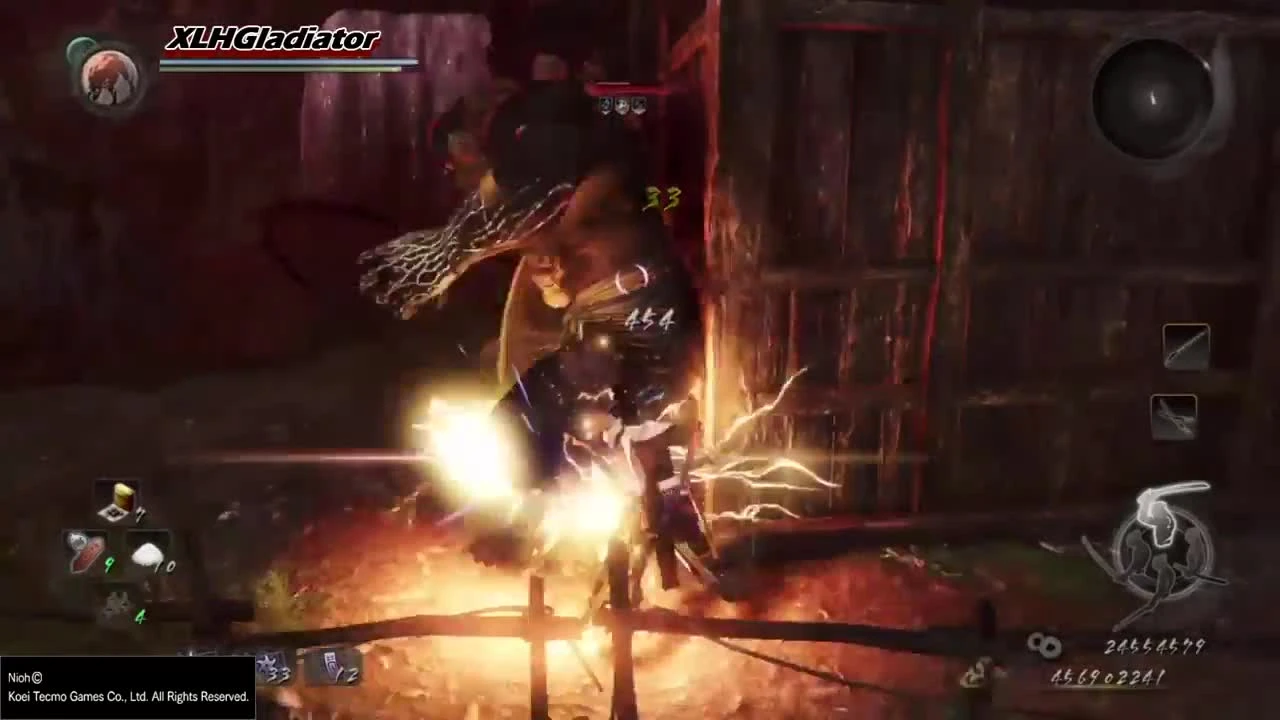The height and width of the screenshot is (720, 1280).
Task: Click the Kodama counter icon showing 33
Action: (268, 668)
